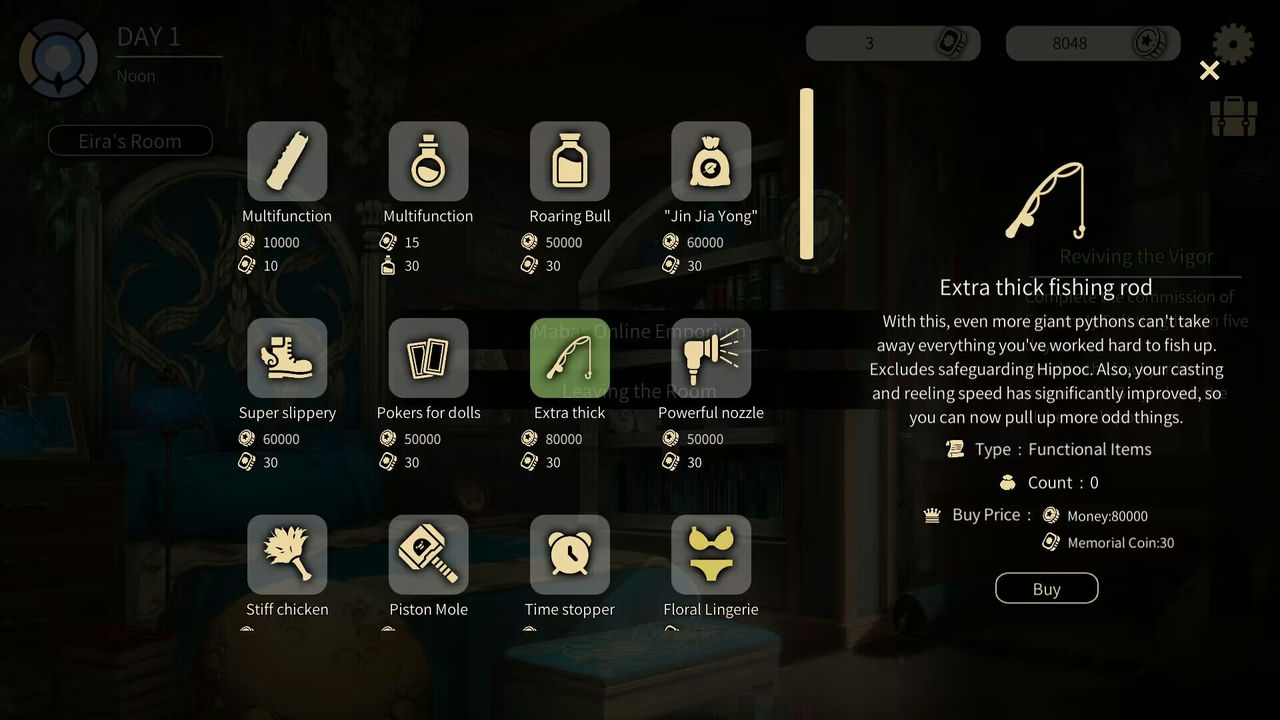This screenshot has height=720, width=1280.
Task: Select the Multifunction potion flask item
Action: 428,161
